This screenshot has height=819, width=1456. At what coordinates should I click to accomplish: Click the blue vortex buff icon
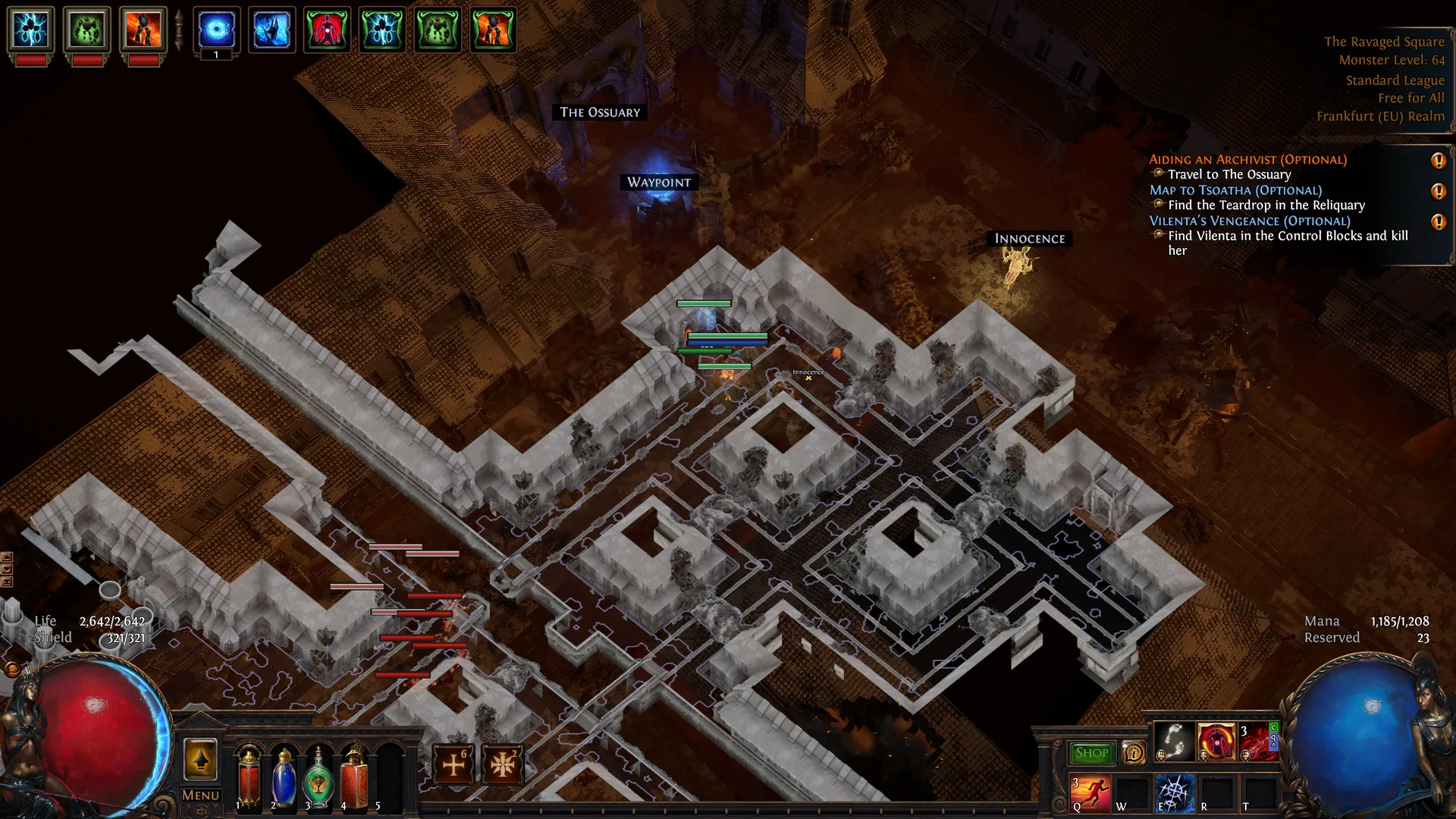[216, 30]
